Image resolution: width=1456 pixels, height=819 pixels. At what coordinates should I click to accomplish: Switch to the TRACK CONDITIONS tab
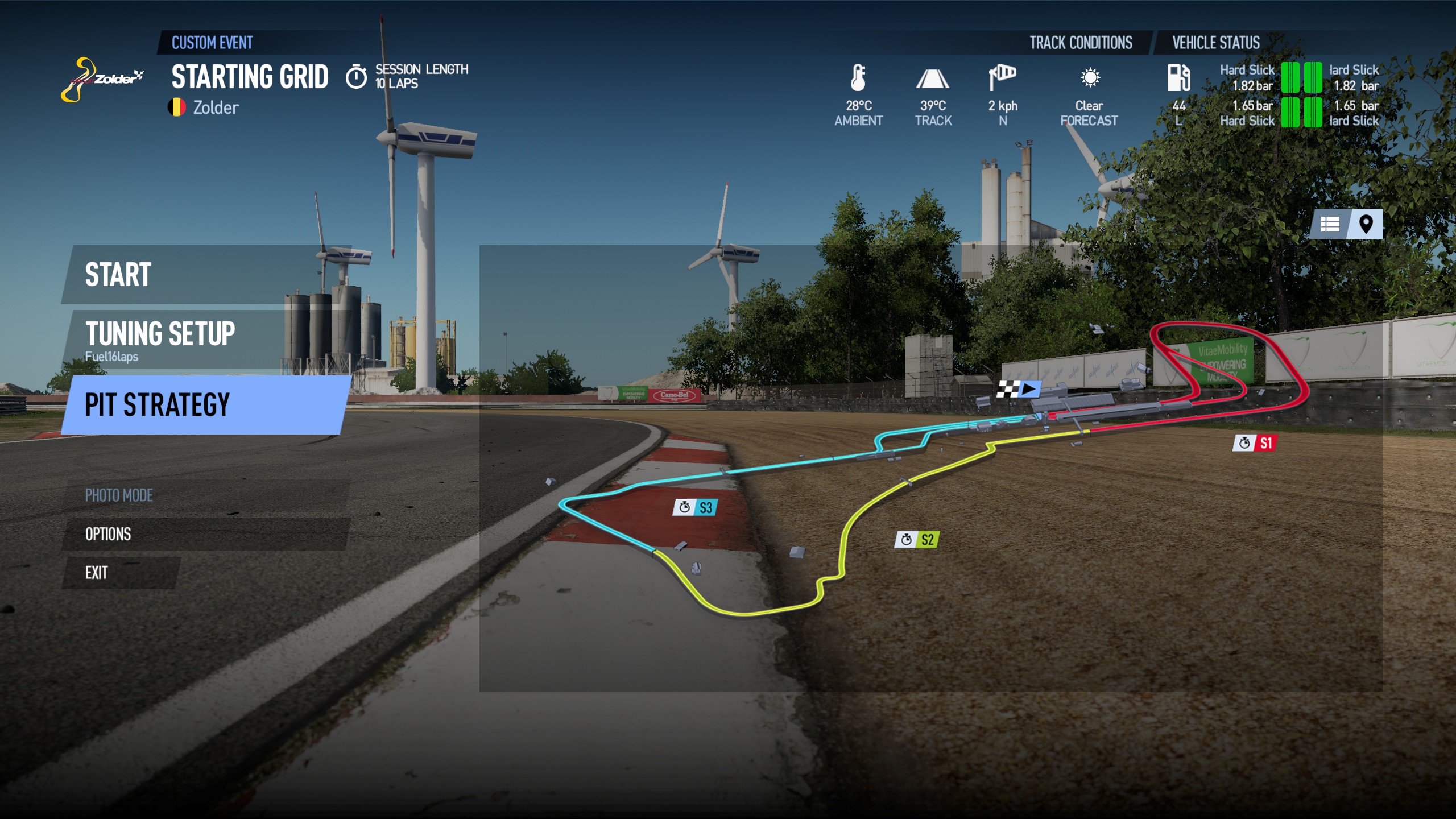click(1080, 43)
